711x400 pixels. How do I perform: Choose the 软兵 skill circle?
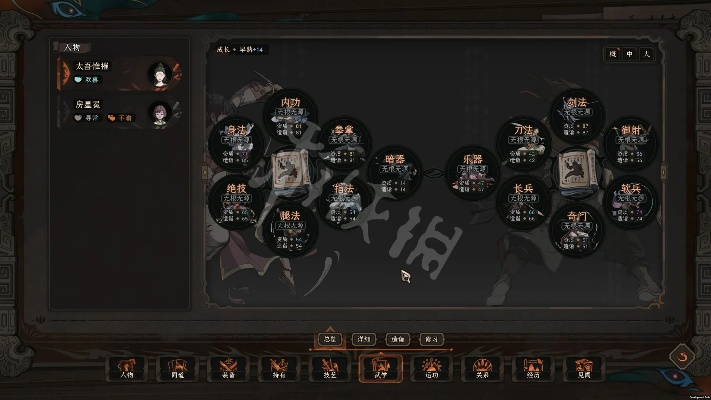point(630,197)
